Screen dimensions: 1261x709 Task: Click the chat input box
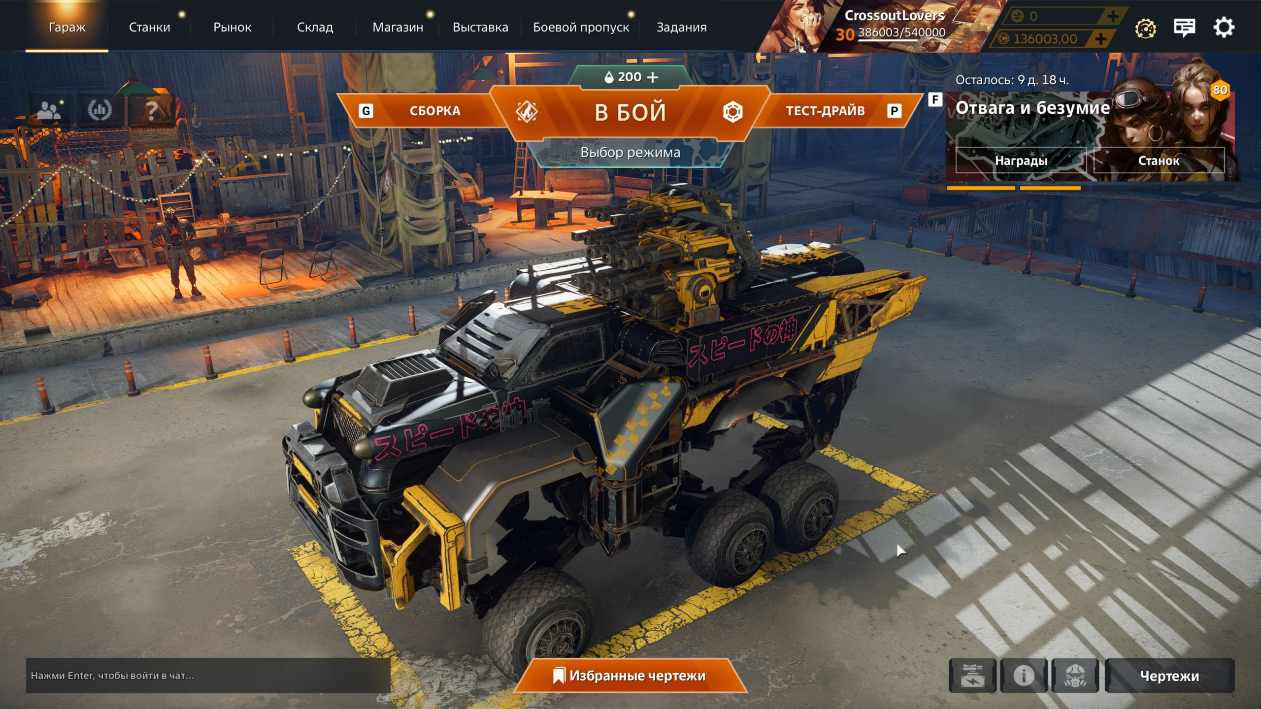tap(207, 676)
